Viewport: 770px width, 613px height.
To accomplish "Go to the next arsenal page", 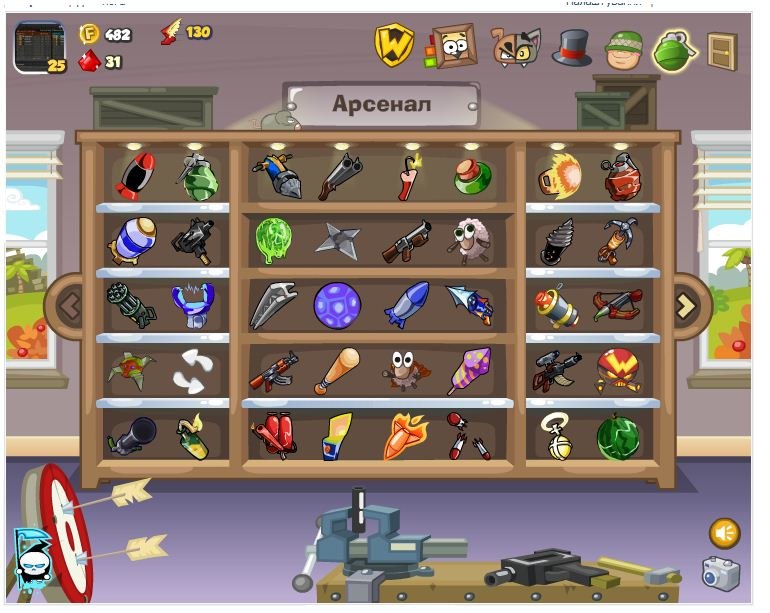I will coord(686,306).
